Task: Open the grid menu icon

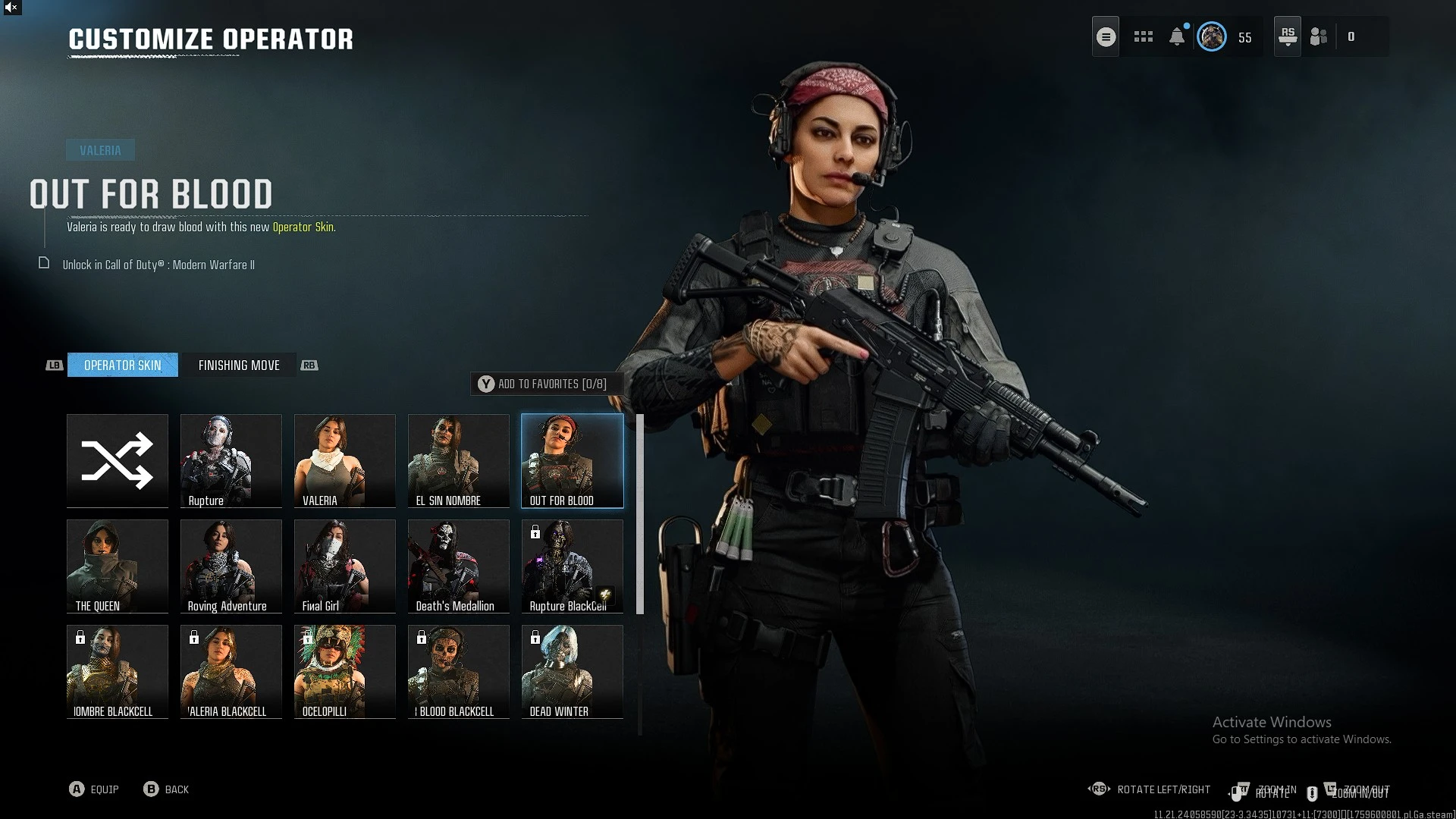Action: tap(1144, 36)
